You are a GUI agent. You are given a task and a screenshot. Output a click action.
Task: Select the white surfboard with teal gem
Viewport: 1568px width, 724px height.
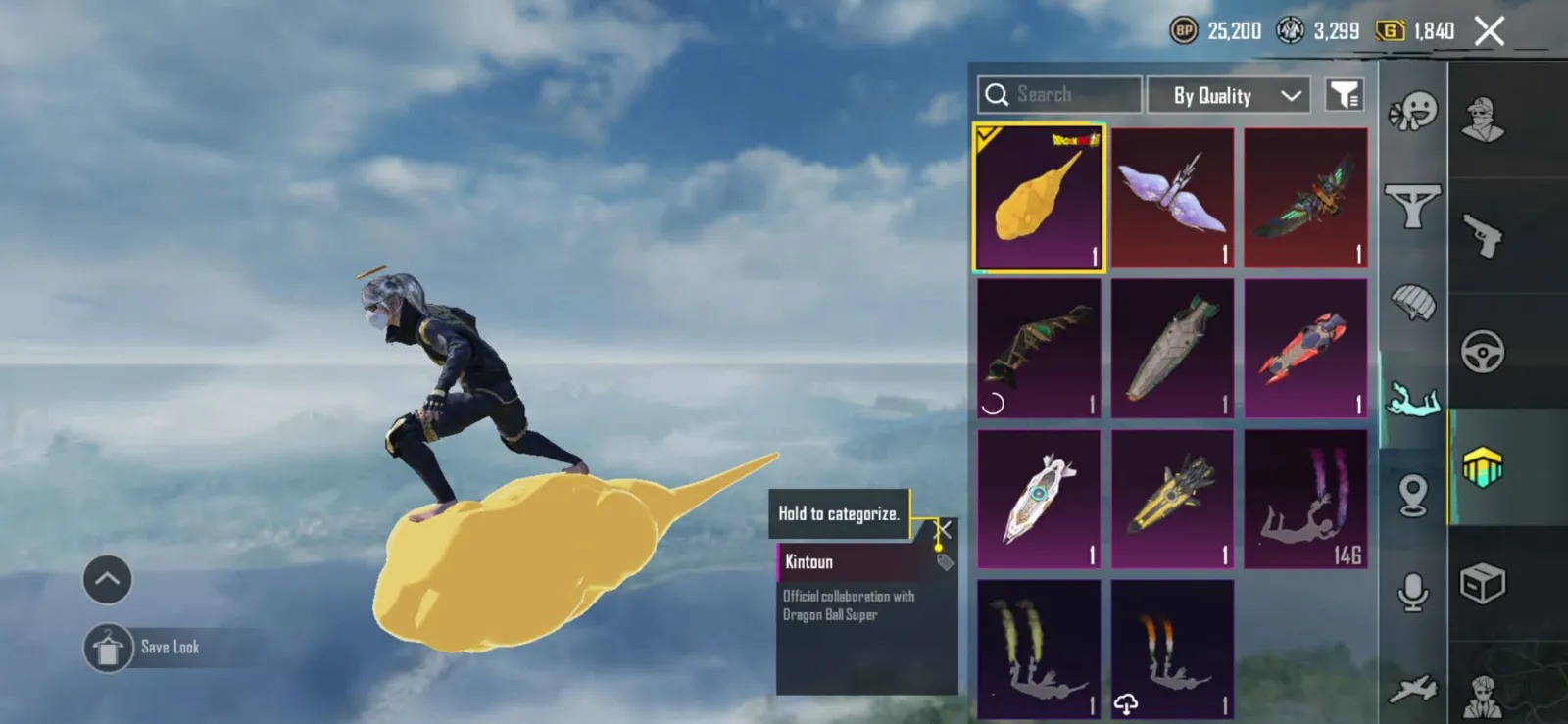[1039, 499]
